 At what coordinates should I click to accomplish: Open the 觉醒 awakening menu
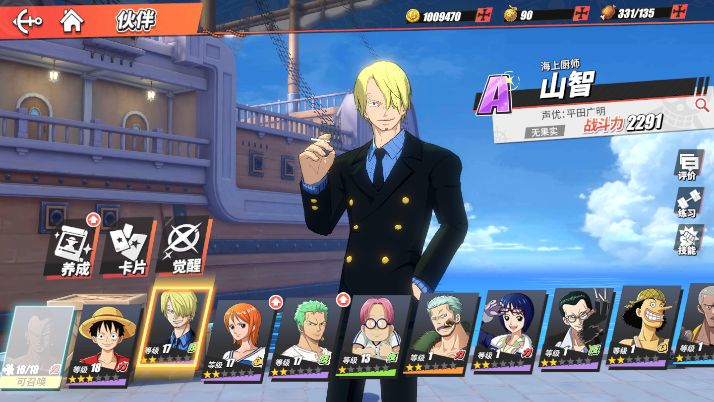coord(181,247)
